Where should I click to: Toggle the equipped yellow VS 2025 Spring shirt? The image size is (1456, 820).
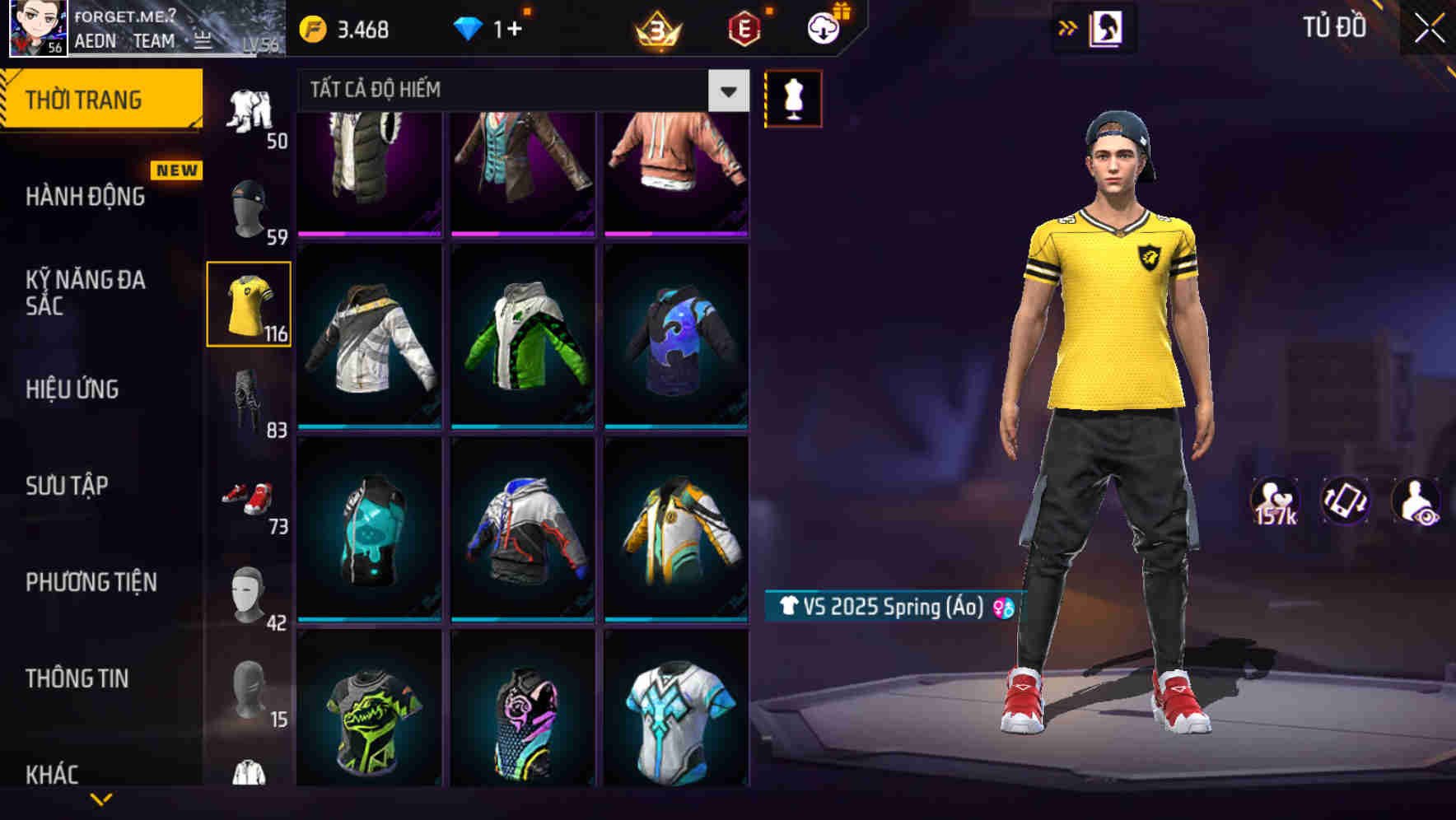tap(249, 301)
